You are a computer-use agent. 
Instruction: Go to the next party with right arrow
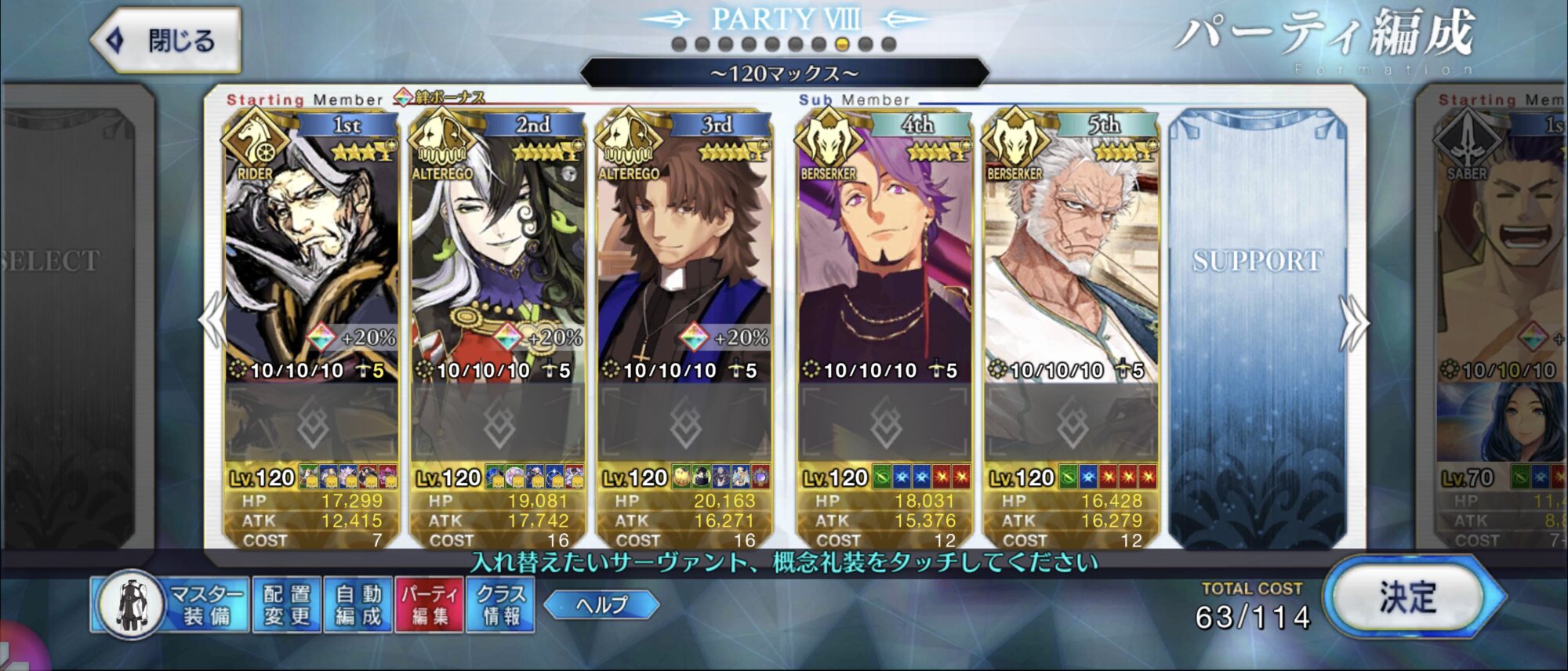(1355, 321)
